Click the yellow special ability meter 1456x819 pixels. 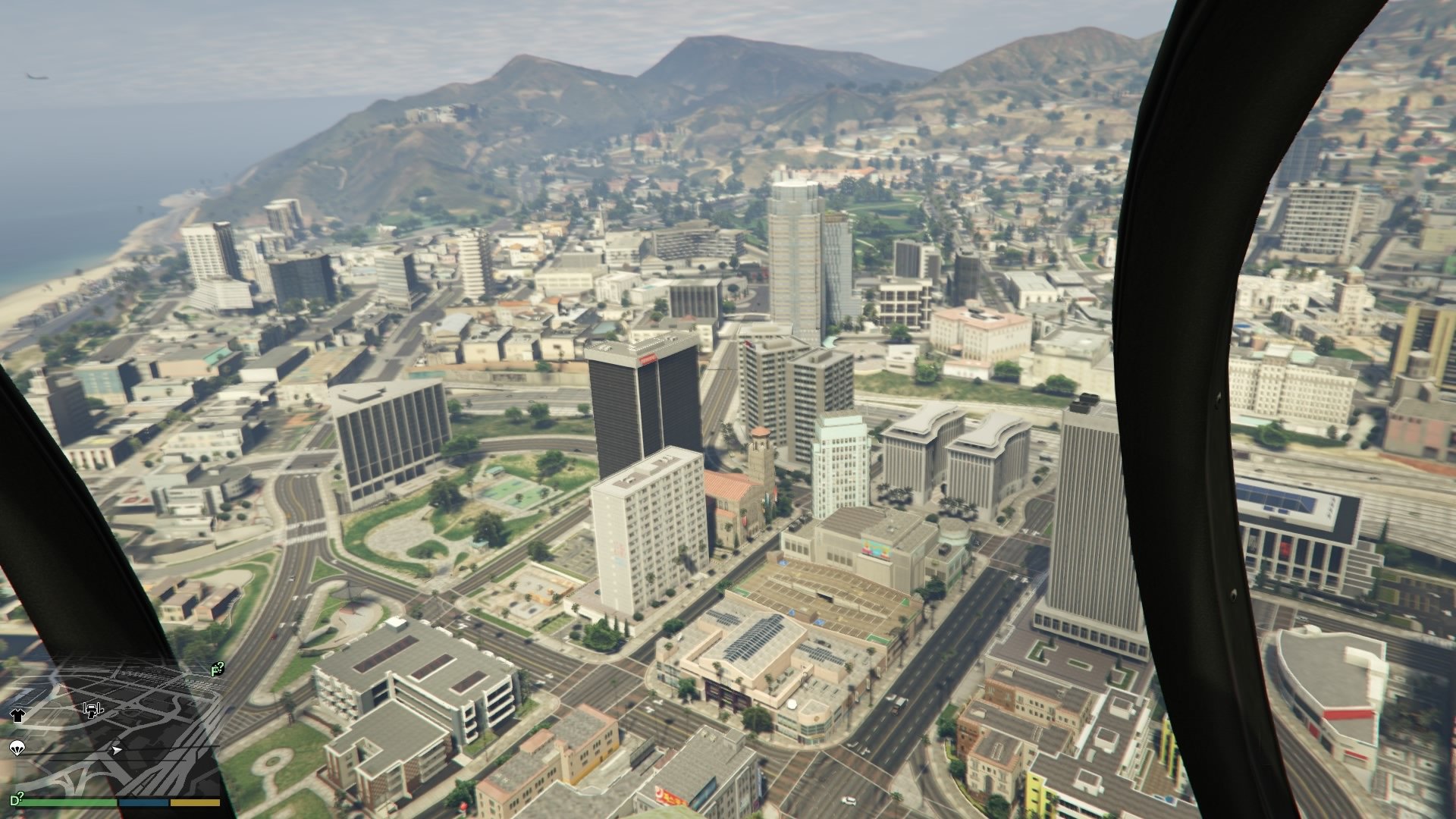pyautogui.click(x=195, y=803)
